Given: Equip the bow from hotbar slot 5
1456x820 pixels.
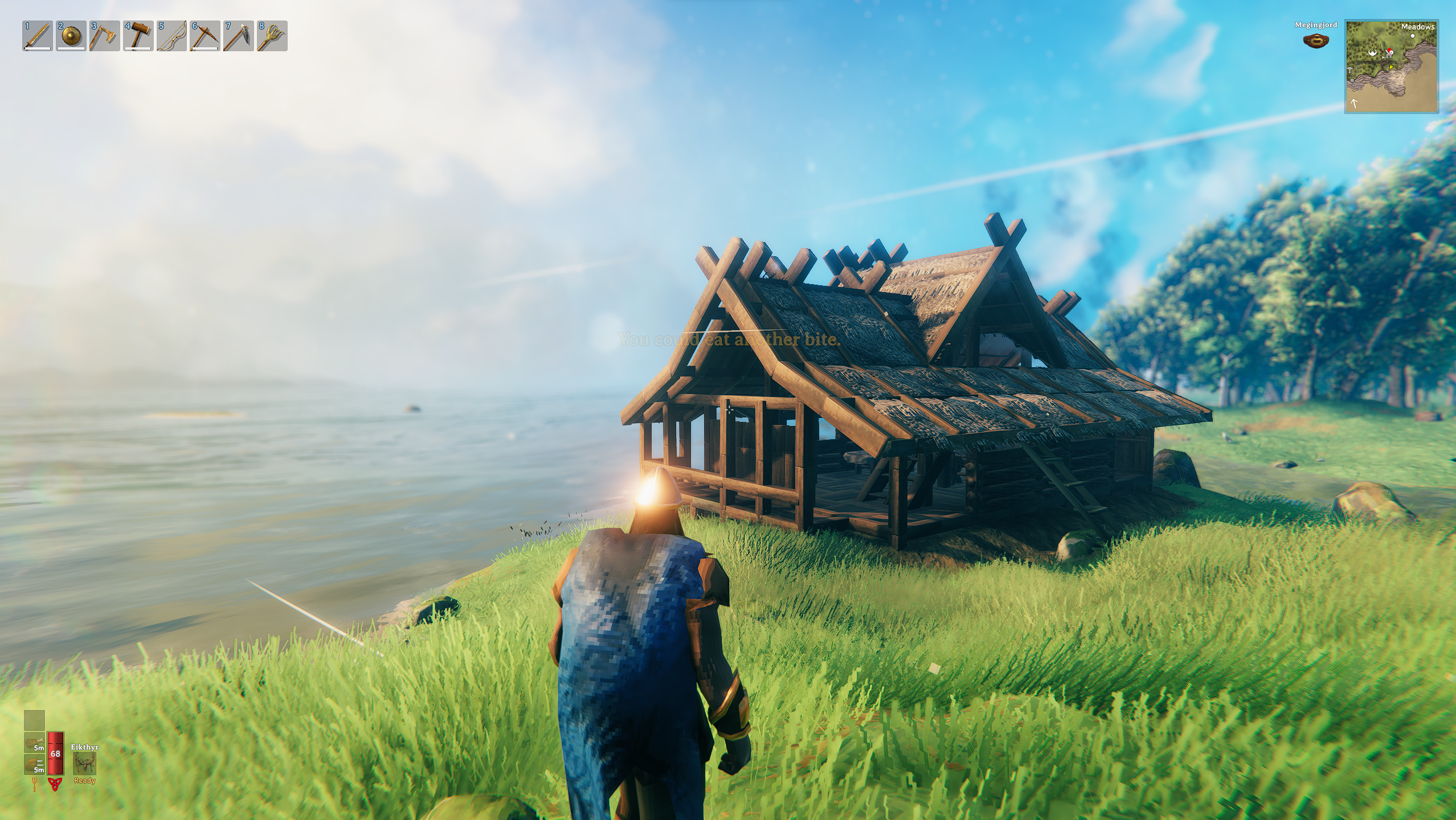Looking at the screenshot, I should point(172,36).
